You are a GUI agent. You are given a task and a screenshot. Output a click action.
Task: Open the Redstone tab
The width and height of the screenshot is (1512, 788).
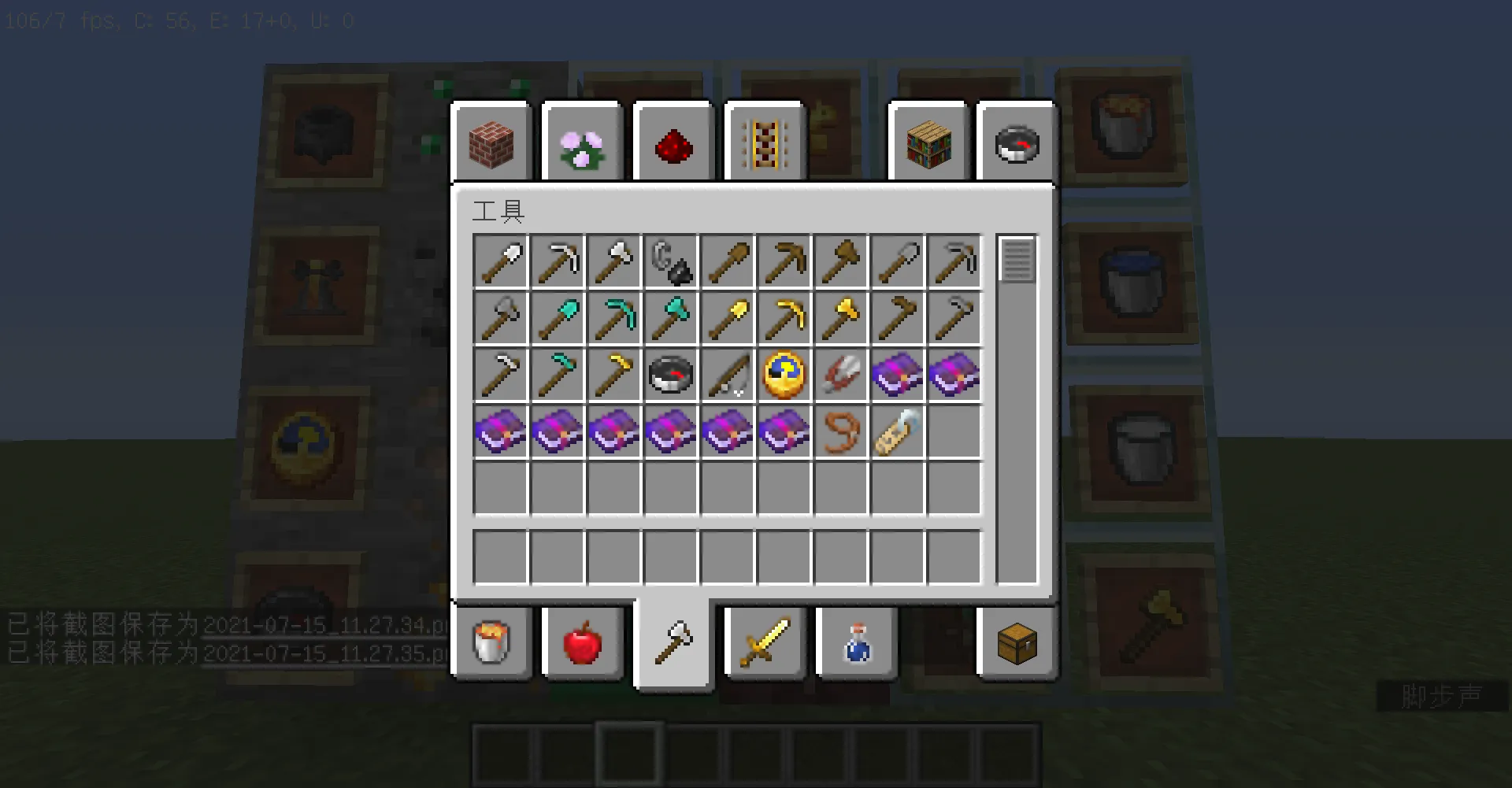(x=673, y=142)
